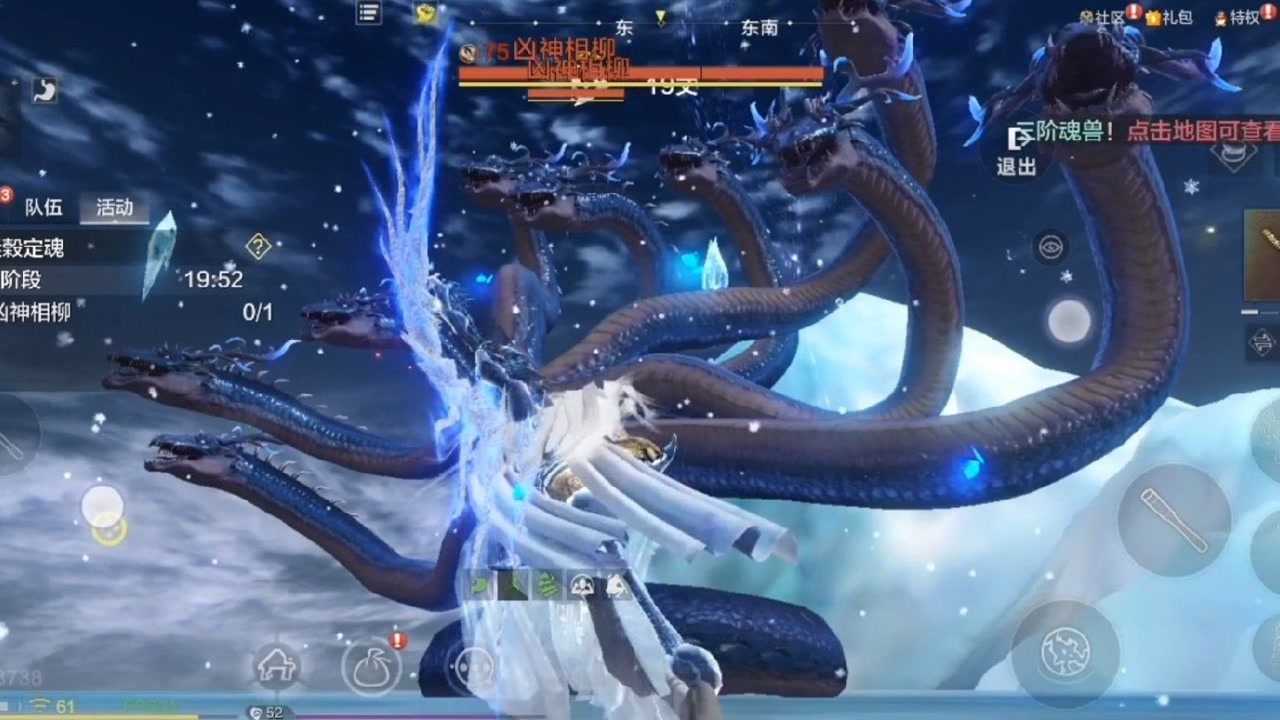Switch to the 队伍 team tab
This screenshot has width=1280, height=720.
(43, 207)
